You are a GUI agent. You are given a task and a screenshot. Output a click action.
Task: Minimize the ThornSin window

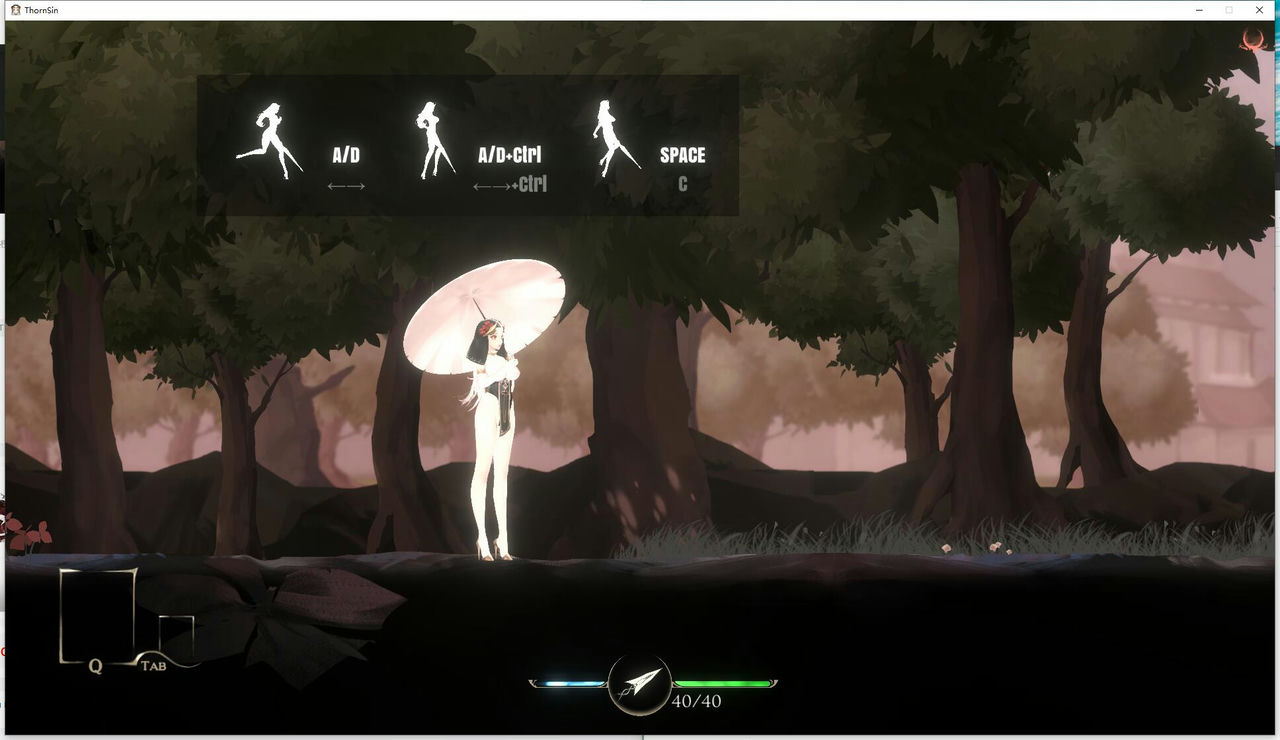pyautogui.click(x=1197, y=9)
